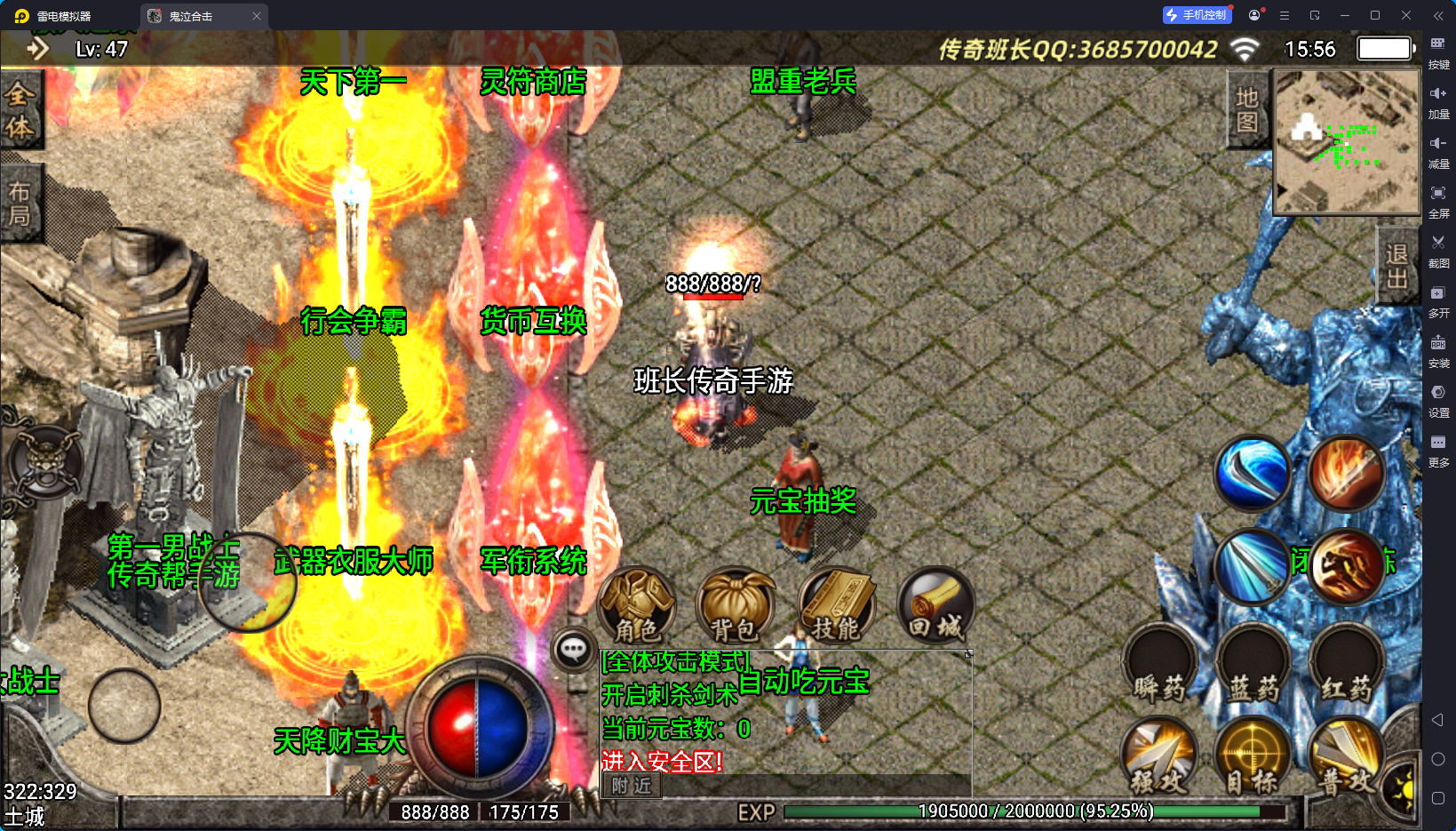Perform a 普攻 normal attack
Image resolution: width=1456 pixels, height=831 pixels.
[1347, 757]
